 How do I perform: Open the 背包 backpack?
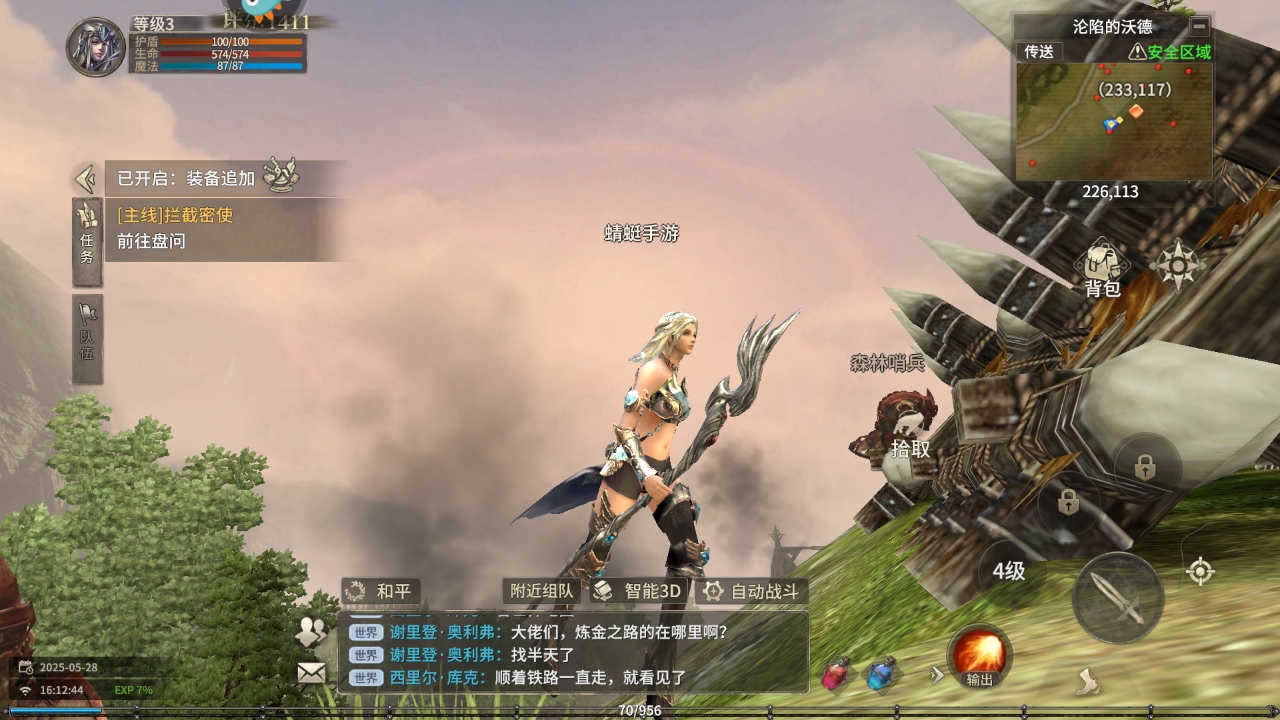pos(1102,269)
